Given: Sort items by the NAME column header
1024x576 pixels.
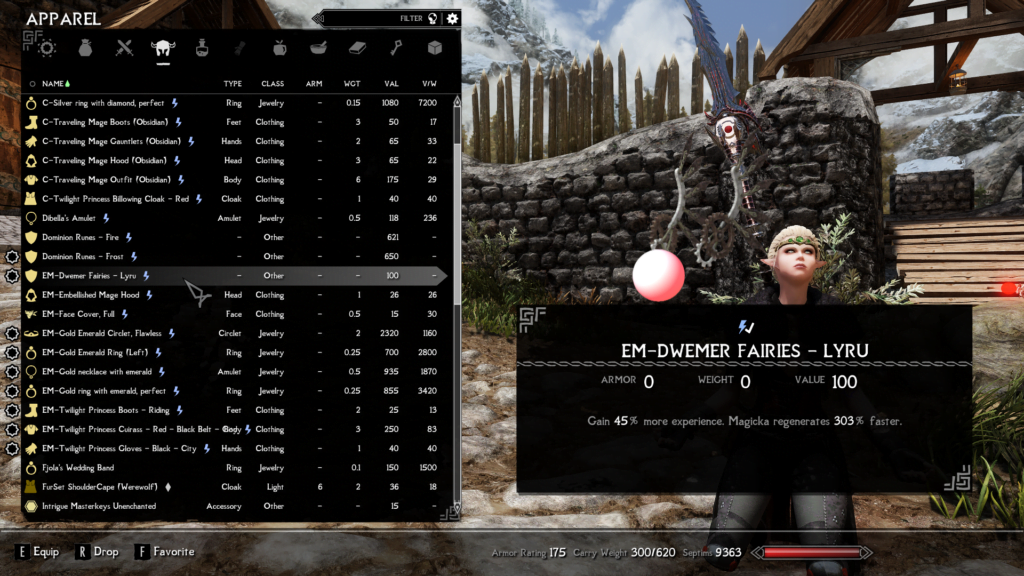Looking at the screenshot, I should (53, 83).
